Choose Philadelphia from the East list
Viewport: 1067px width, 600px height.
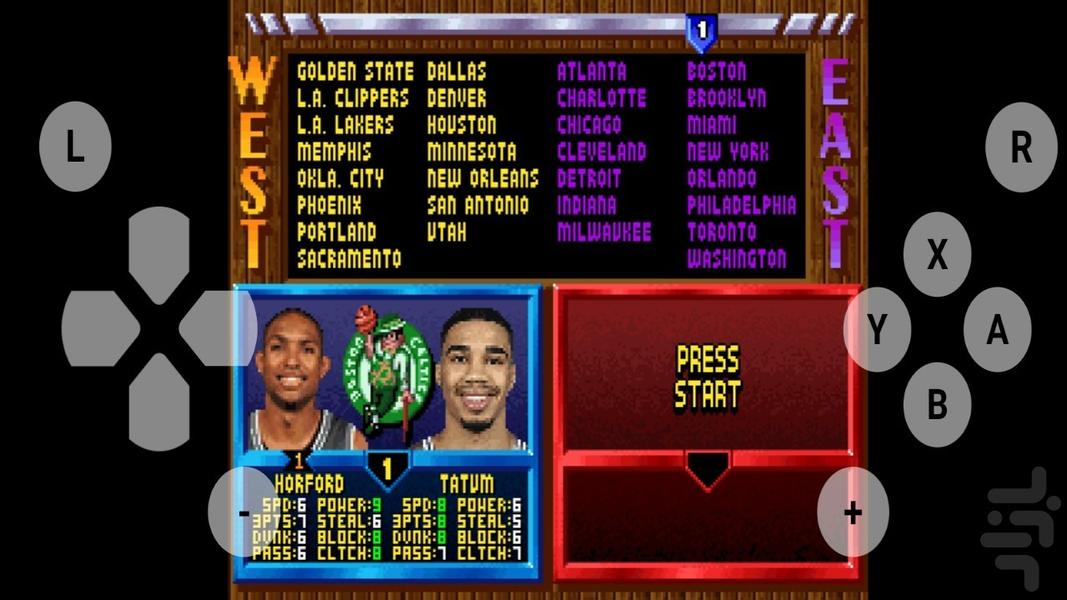point(741,206)
